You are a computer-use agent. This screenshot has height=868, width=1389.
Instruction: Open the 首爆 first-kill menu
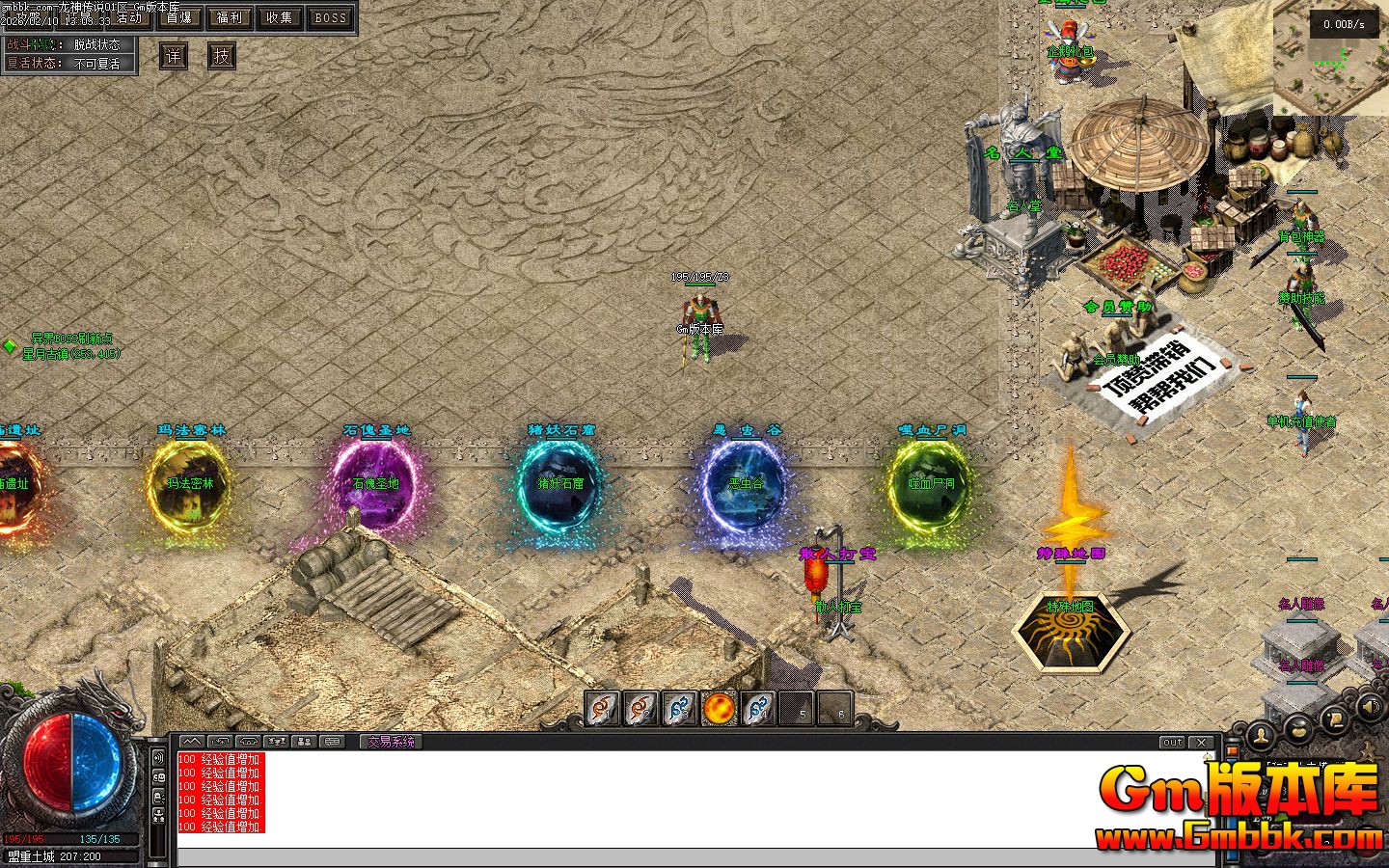point(178,17)
